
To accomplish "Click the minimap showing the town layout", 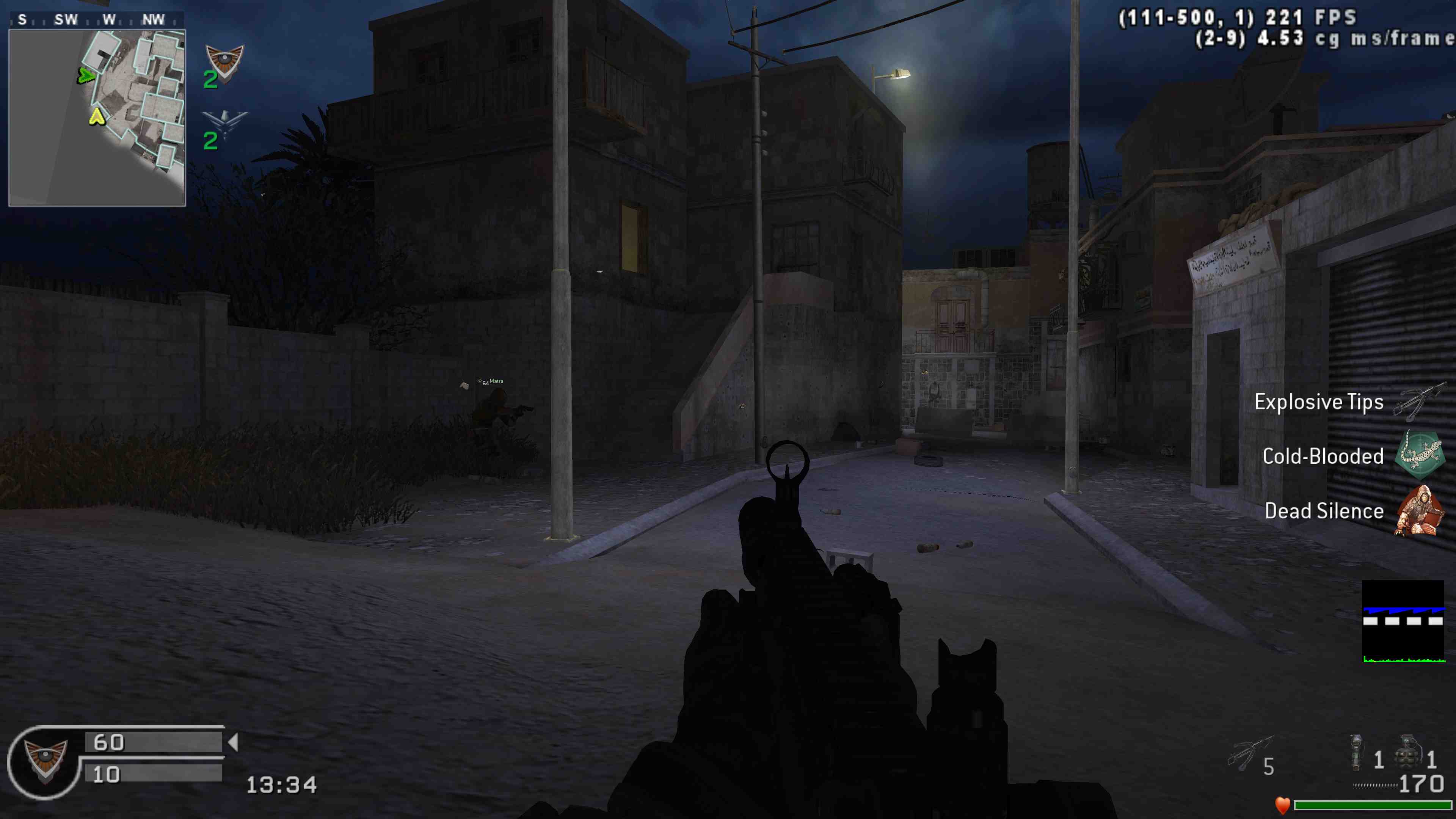I will (97, 118).
